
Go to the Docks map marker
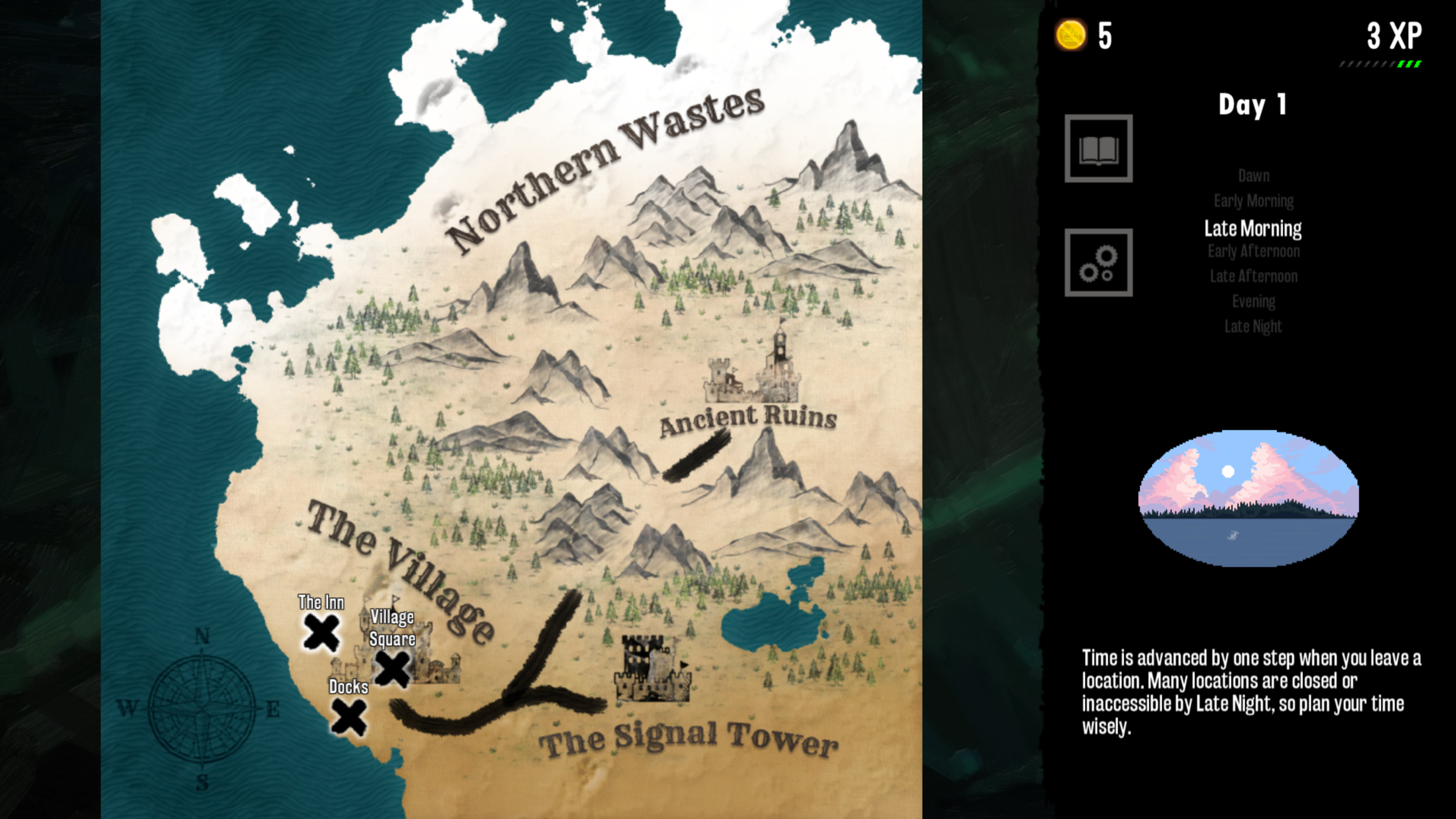point(349,717)
